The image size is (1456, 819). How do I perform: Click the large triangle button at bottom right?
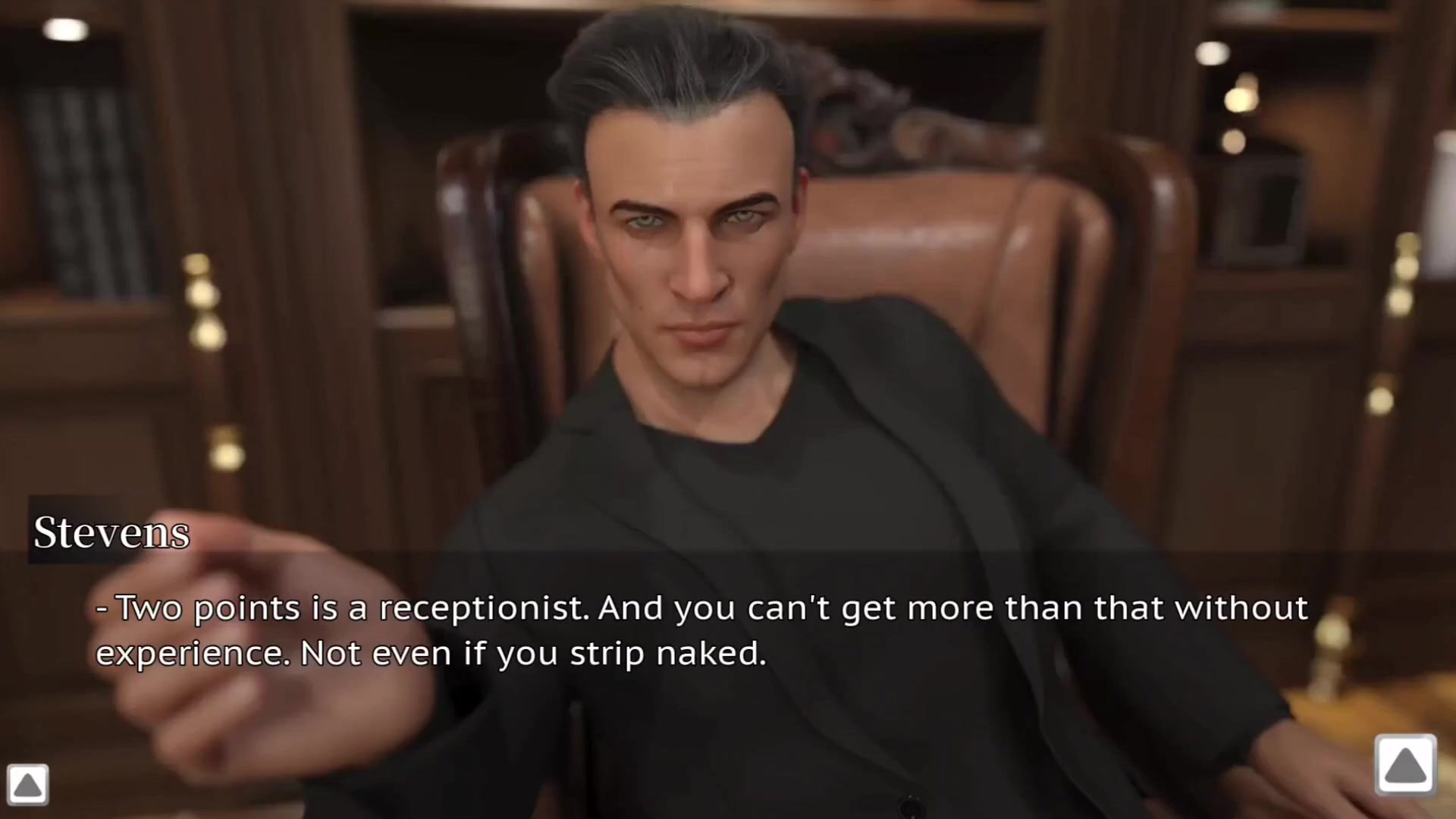[x=1405, y=764]
